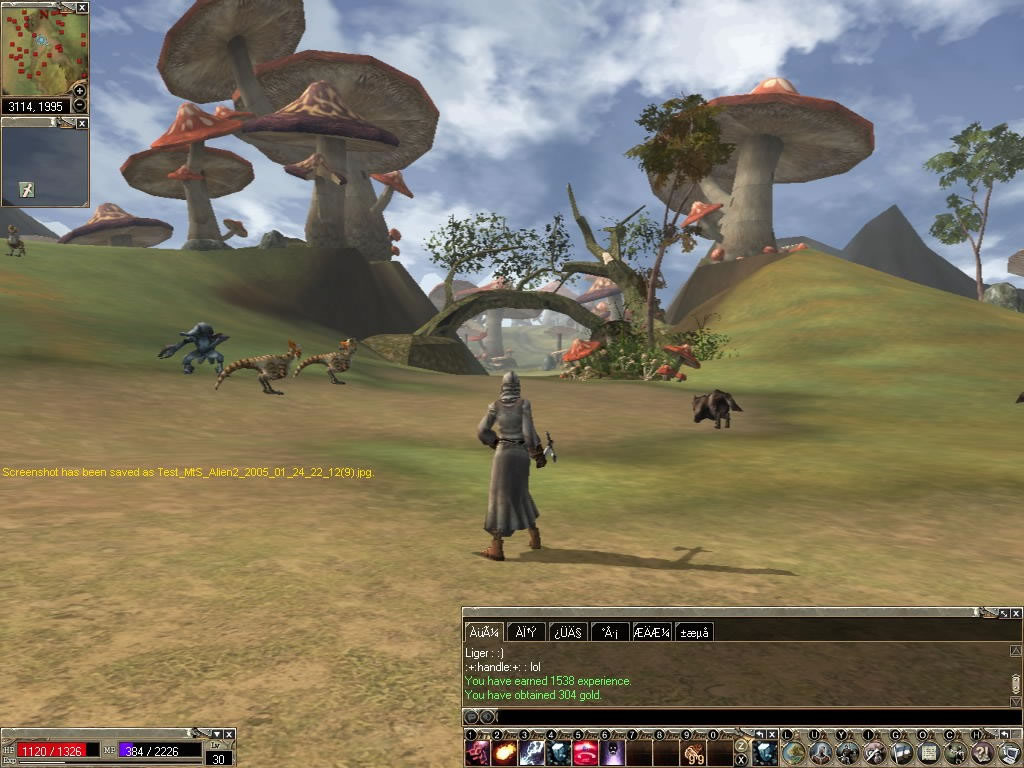1024x768 pixels.
Task: Close the minimap window
Action: pyautogui.click(x=82, y=7)
